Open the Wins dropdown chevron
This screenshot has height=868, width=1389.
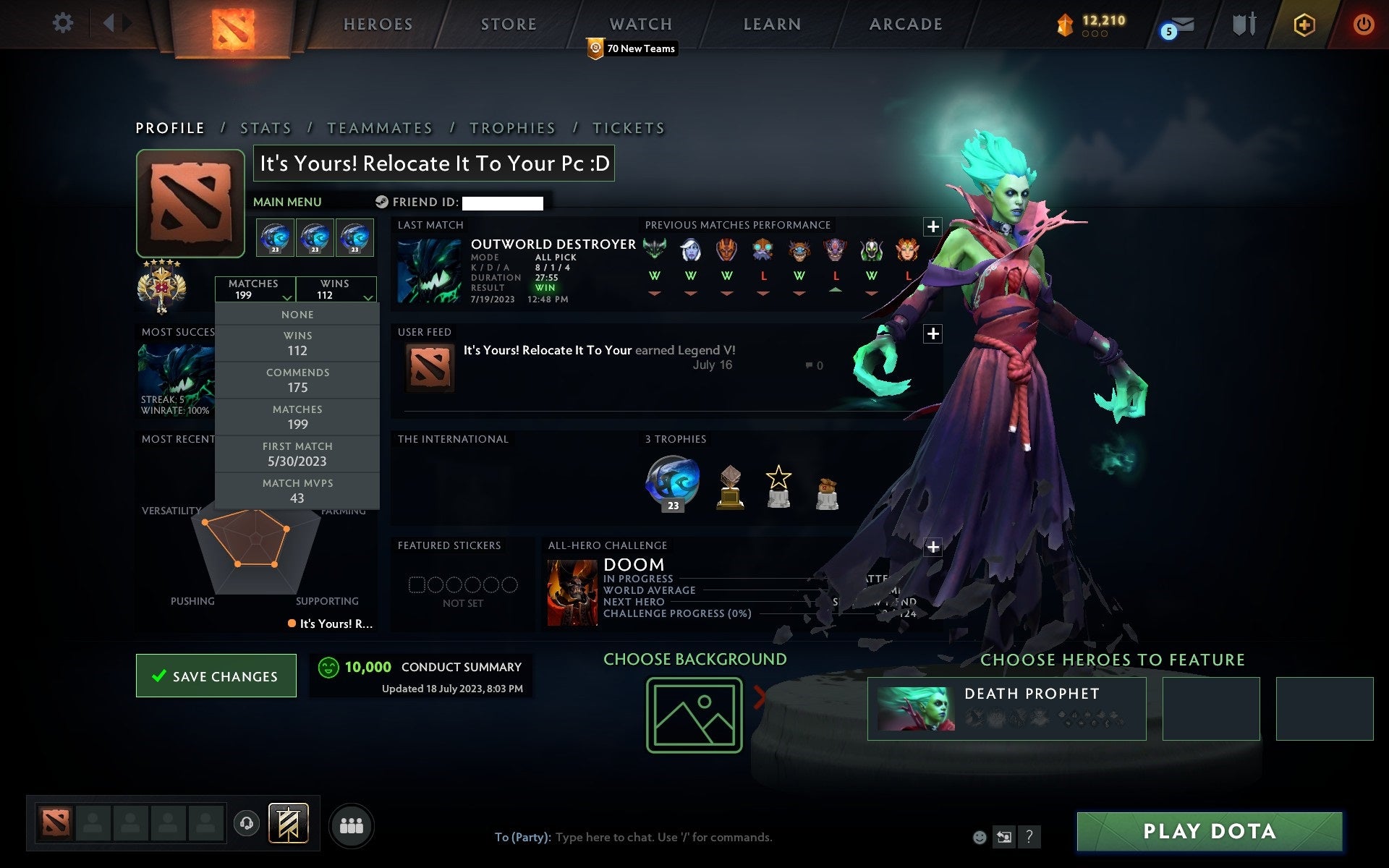pos(368,297)
